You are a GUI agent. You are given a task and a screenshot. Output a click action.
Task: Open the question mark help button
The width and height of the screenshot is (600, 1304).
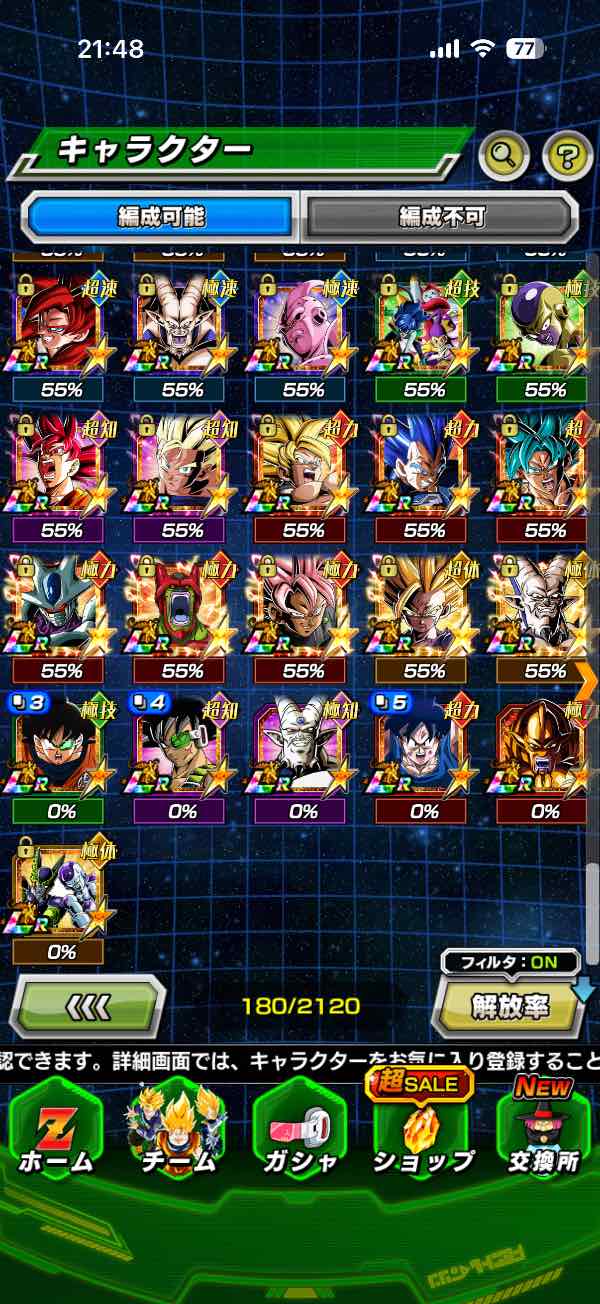(567, 154)
